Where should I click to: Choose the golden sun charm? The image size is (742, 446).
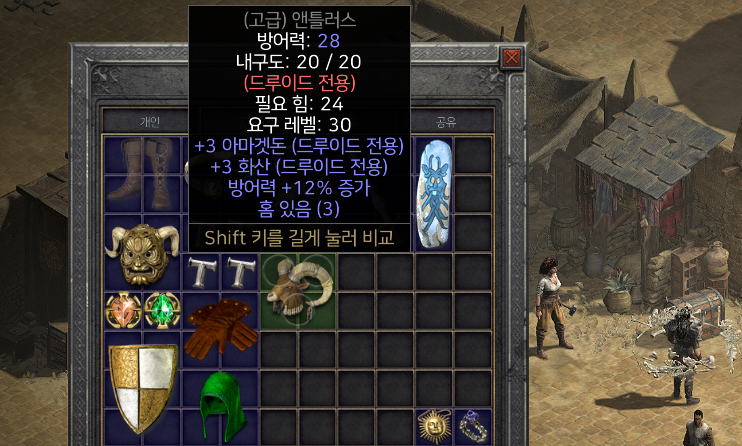pos(433,426)
